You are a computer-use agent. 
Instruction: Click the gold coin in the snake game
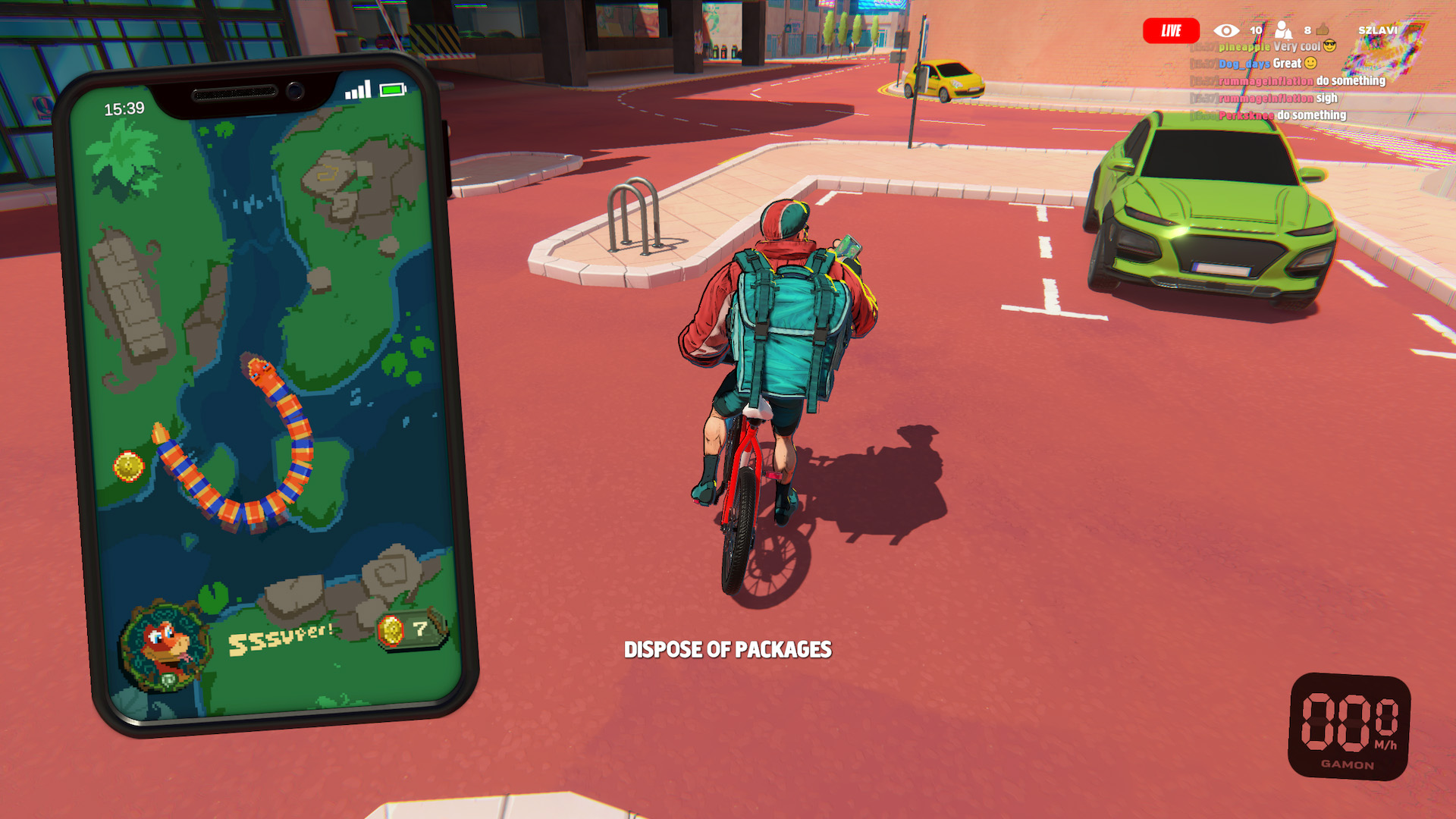tap(128, 466)
